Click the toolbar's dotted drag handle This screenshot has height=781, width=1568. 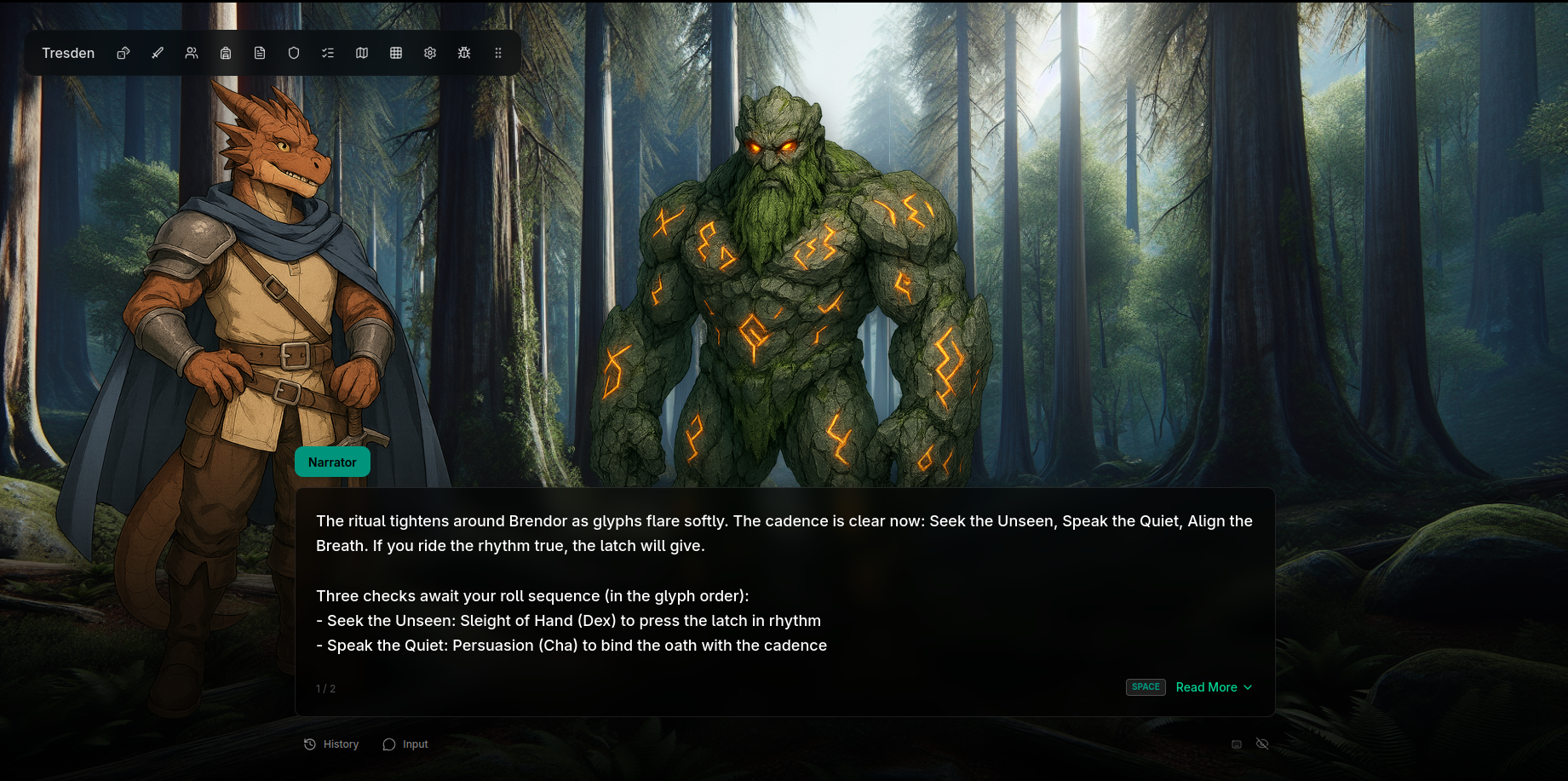pos(498,53)
